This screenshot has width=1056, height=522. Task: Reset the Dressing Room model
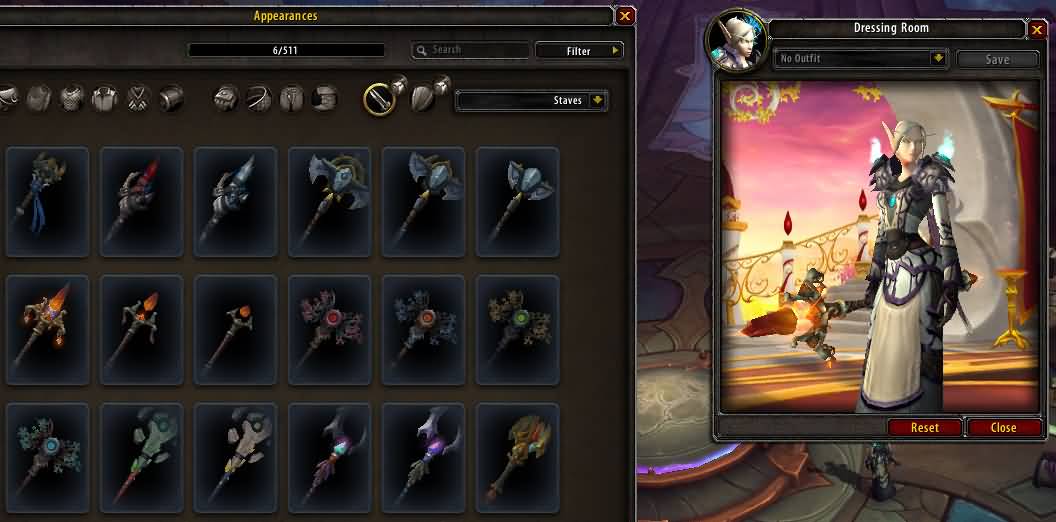pyautogui.click(x=925, y=427)
